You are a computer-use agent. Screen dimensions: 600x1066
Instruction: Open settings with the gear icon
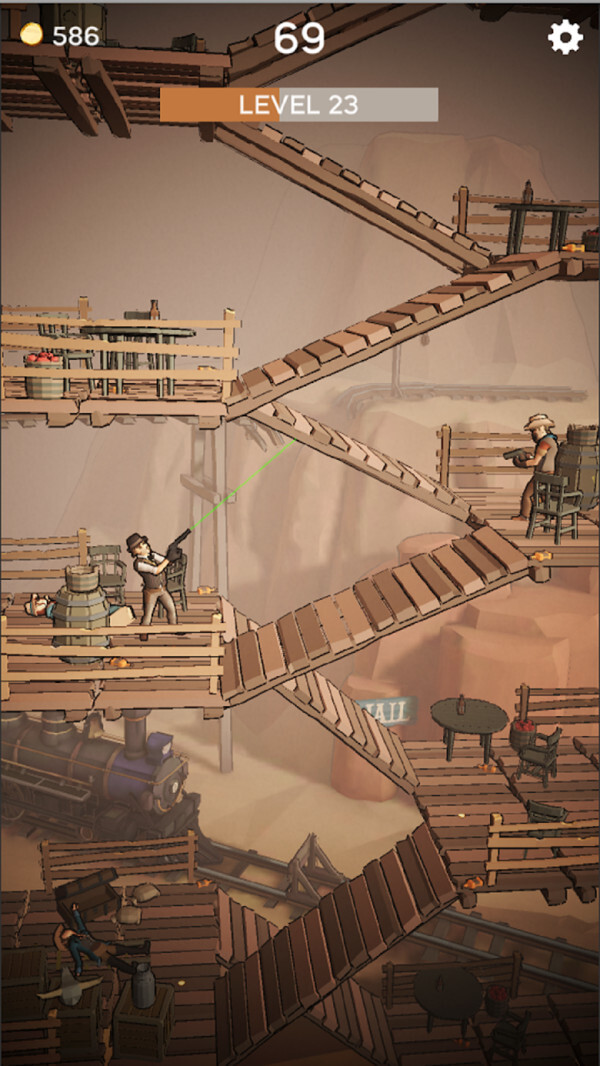pos(565,37)
